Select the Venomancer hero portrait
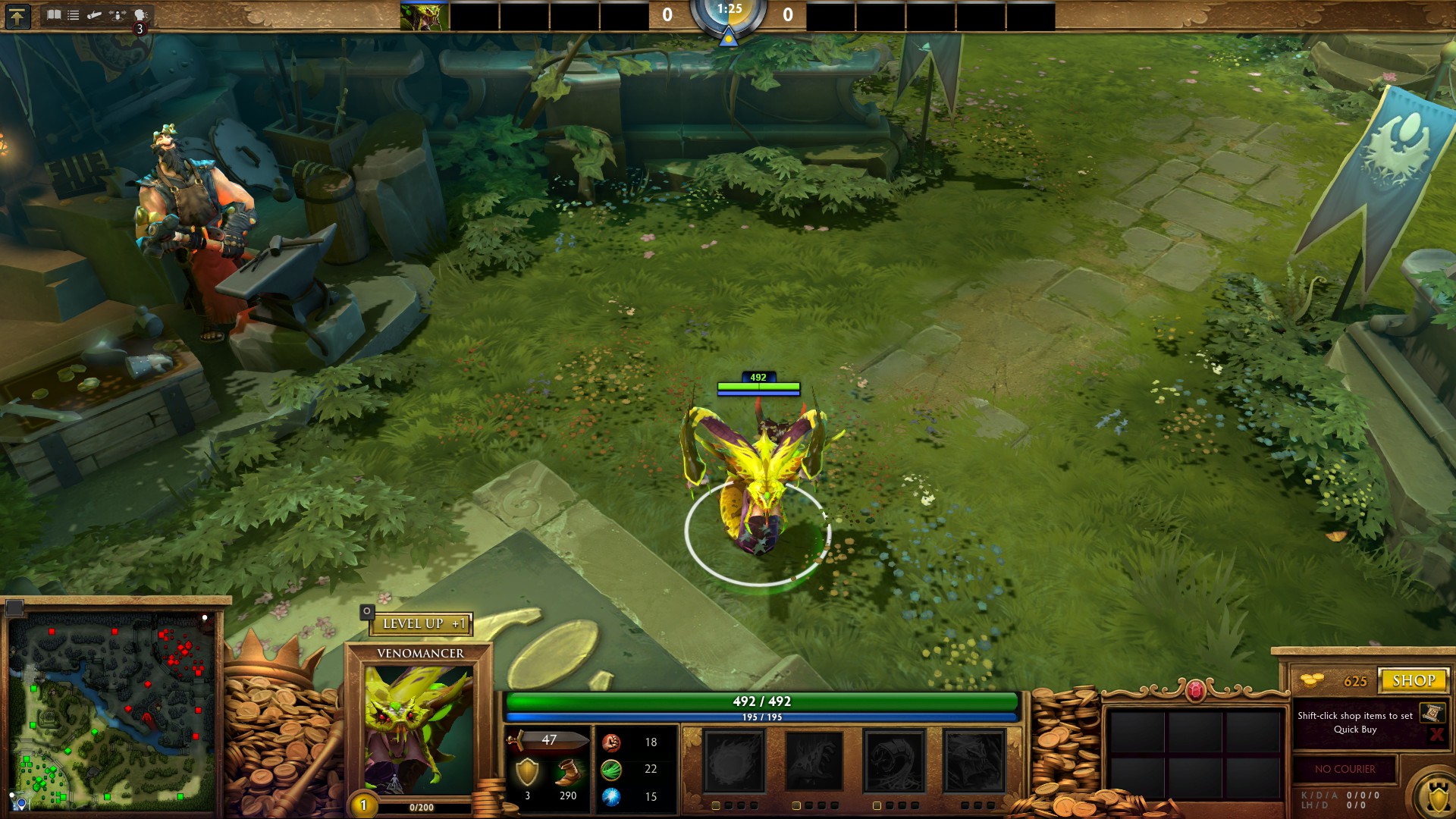This screenshot has height=819, width=1456. pos(418,729)
